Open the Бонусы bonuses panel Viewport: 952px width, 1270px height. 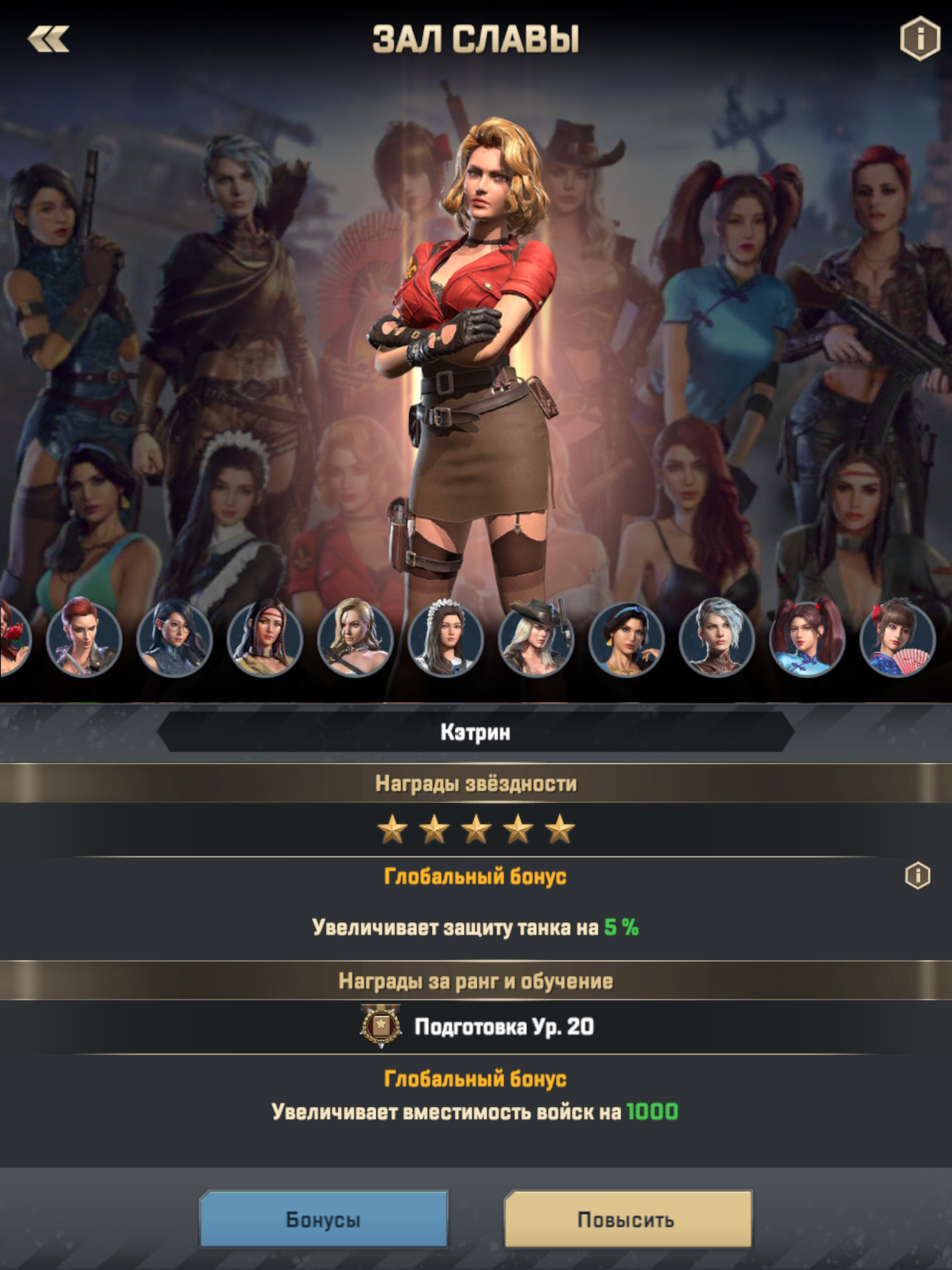point(324,1219)
